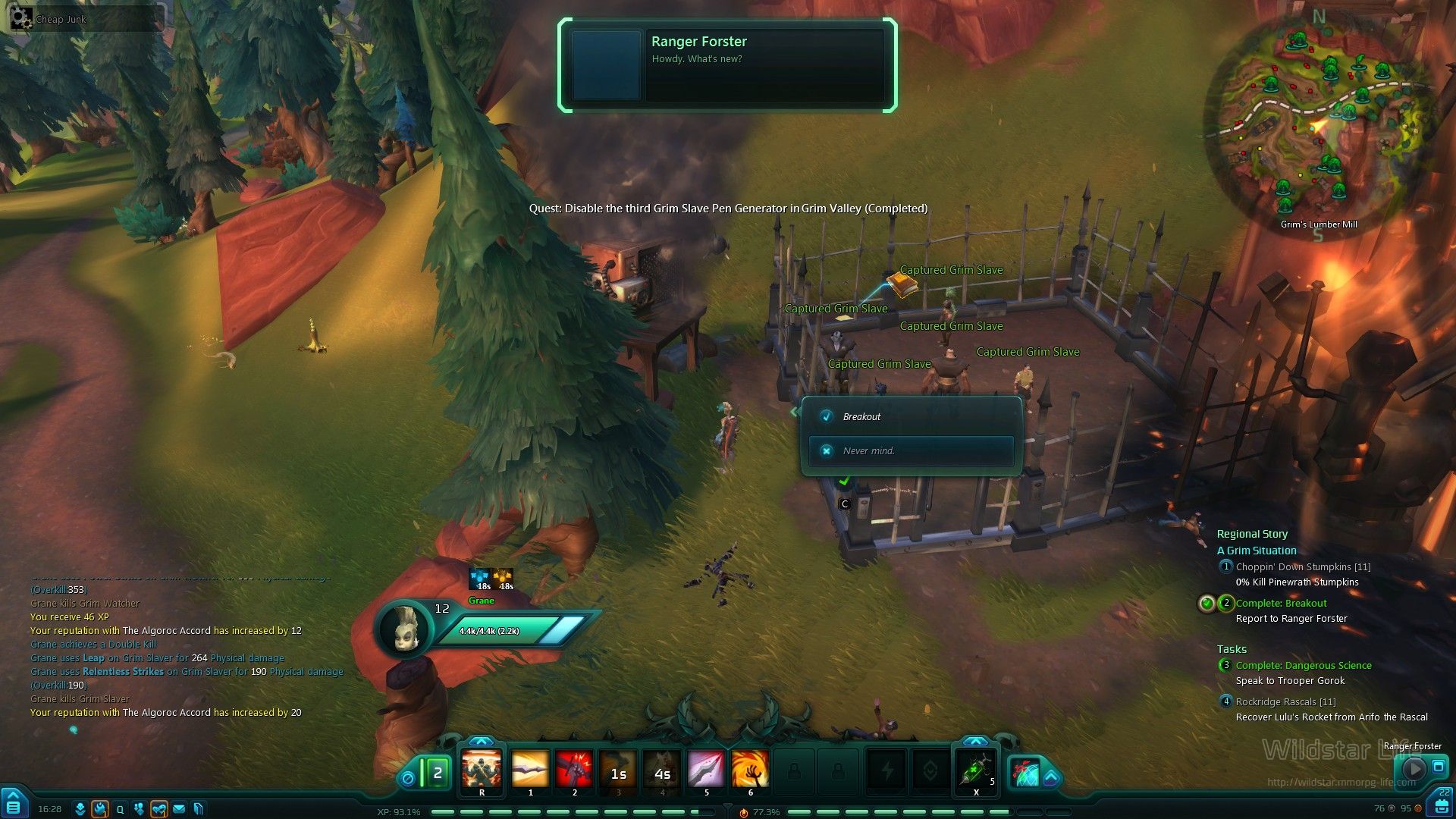Open the minimap
This screenshot has width=1456, height=819.
(1318, 121)
